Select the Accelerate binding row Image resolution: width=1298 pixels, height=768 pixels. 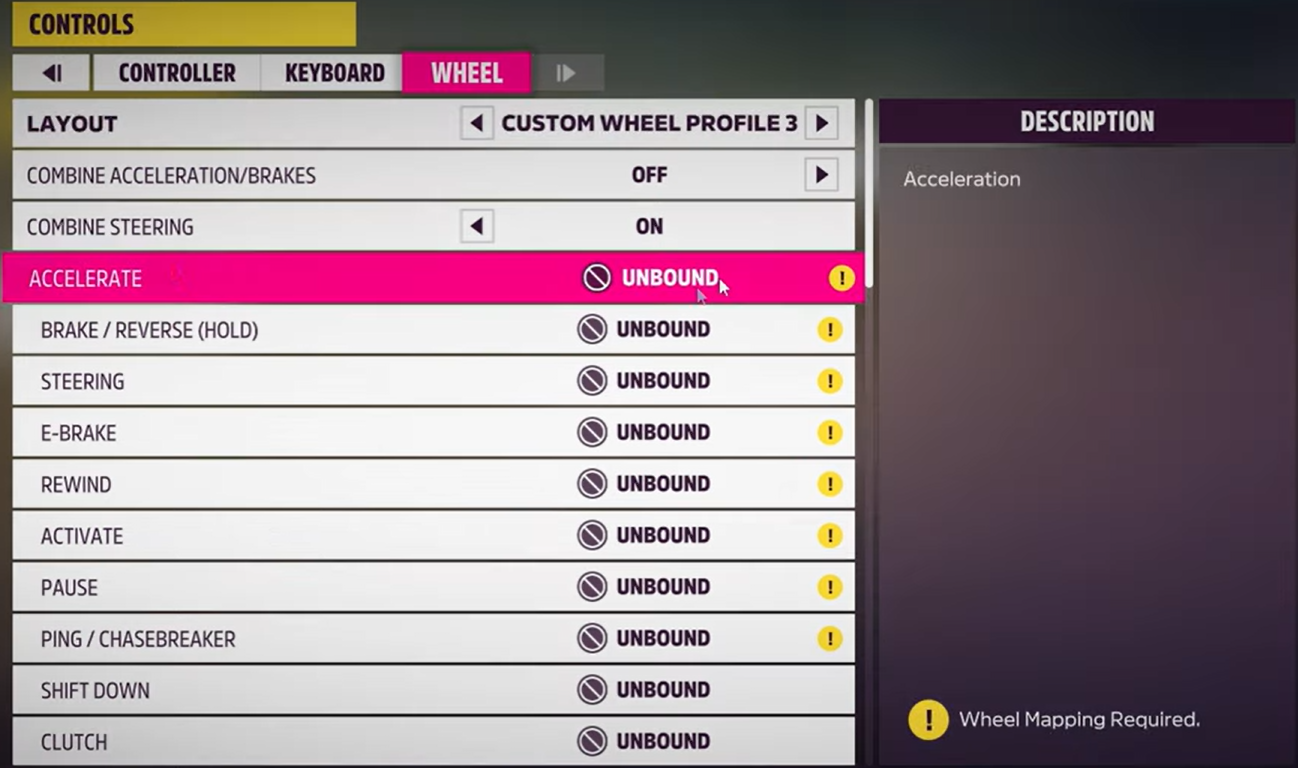coord(430,278)
